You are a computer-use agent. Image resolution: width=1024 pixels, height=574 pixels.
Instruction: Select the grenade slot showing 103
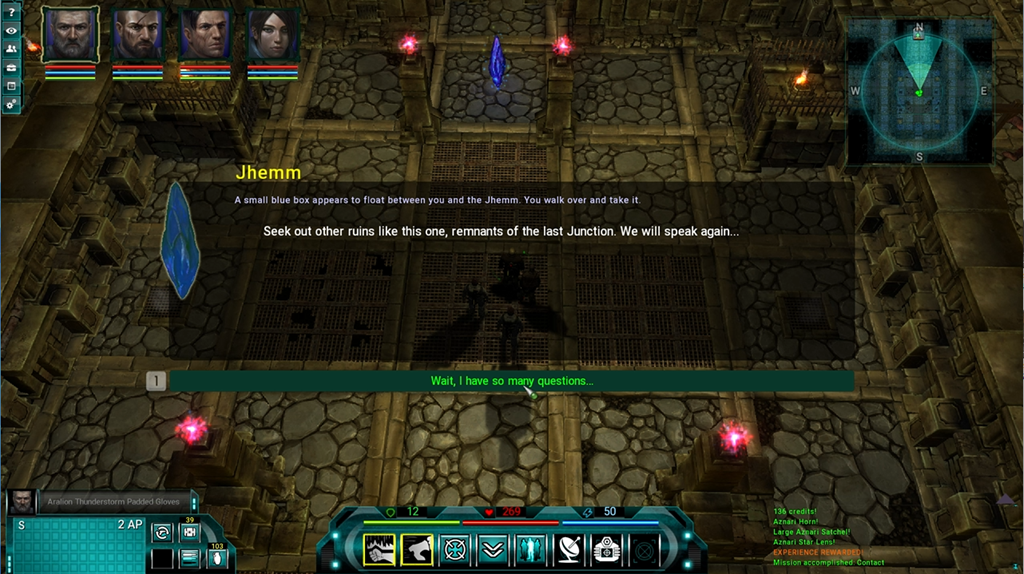[x=218, y=558]
